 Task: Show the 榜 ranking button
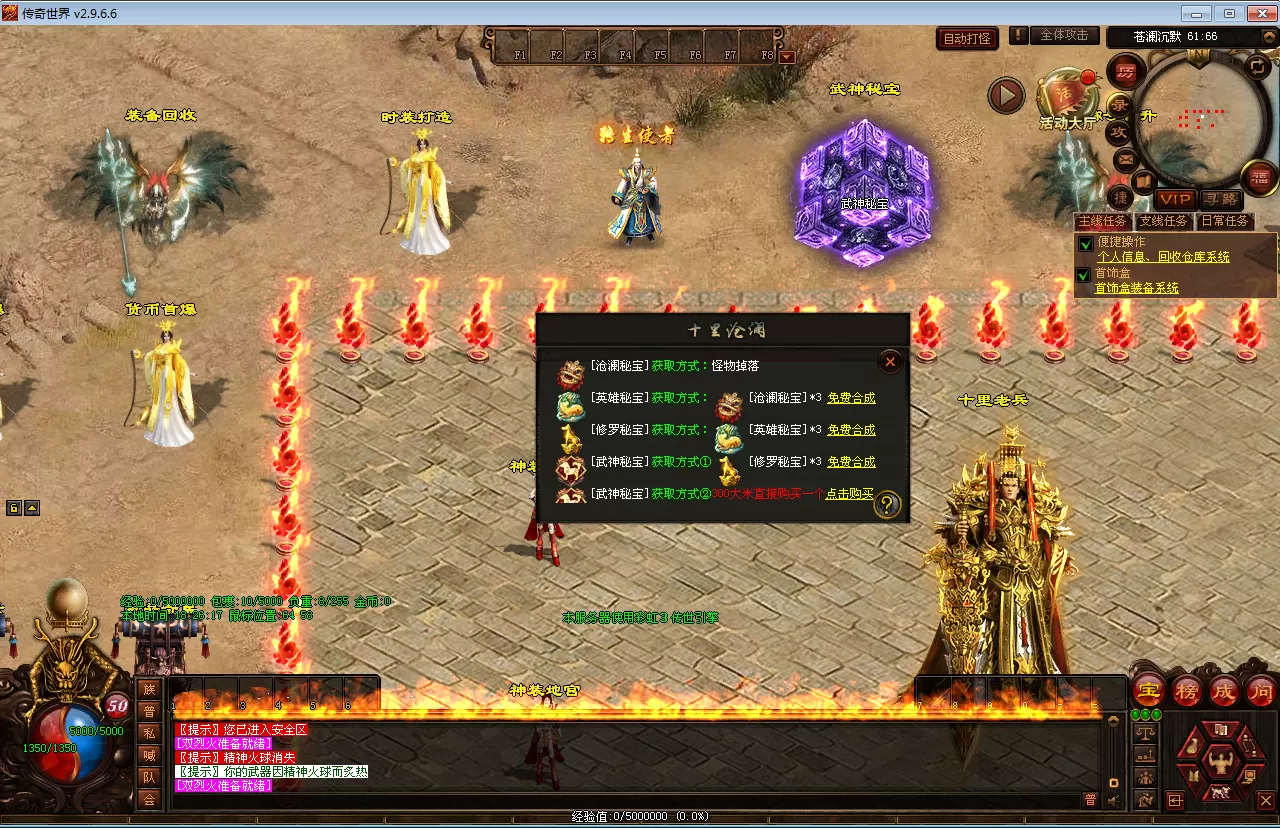click(1186, 690)
